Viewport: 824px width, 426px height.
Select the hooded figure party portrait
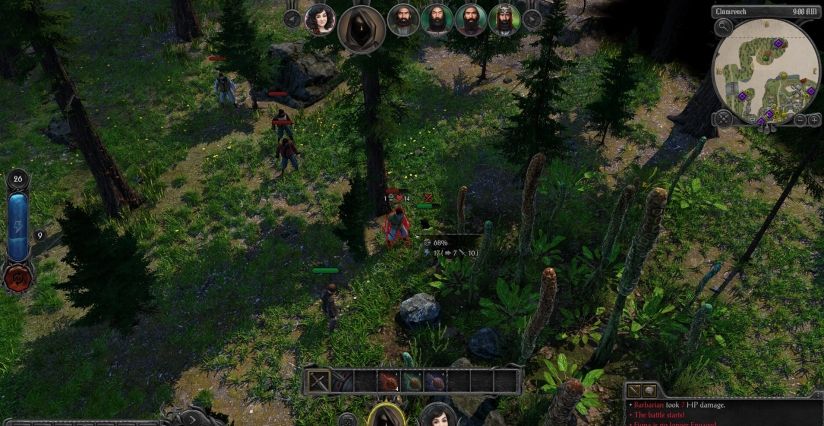(361, 27)
